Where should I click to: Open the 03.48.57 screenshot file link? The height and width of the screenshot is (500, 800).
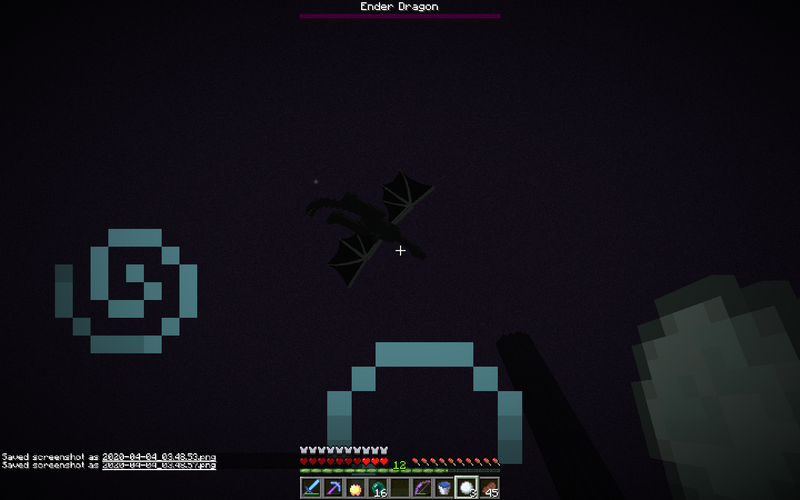tap(159, 465)
